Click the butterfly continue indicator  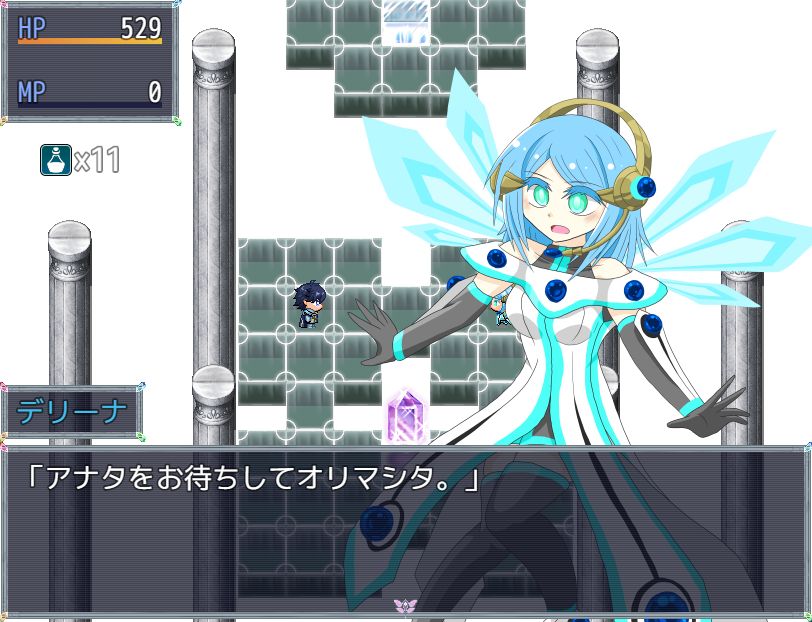coord(405,606)
